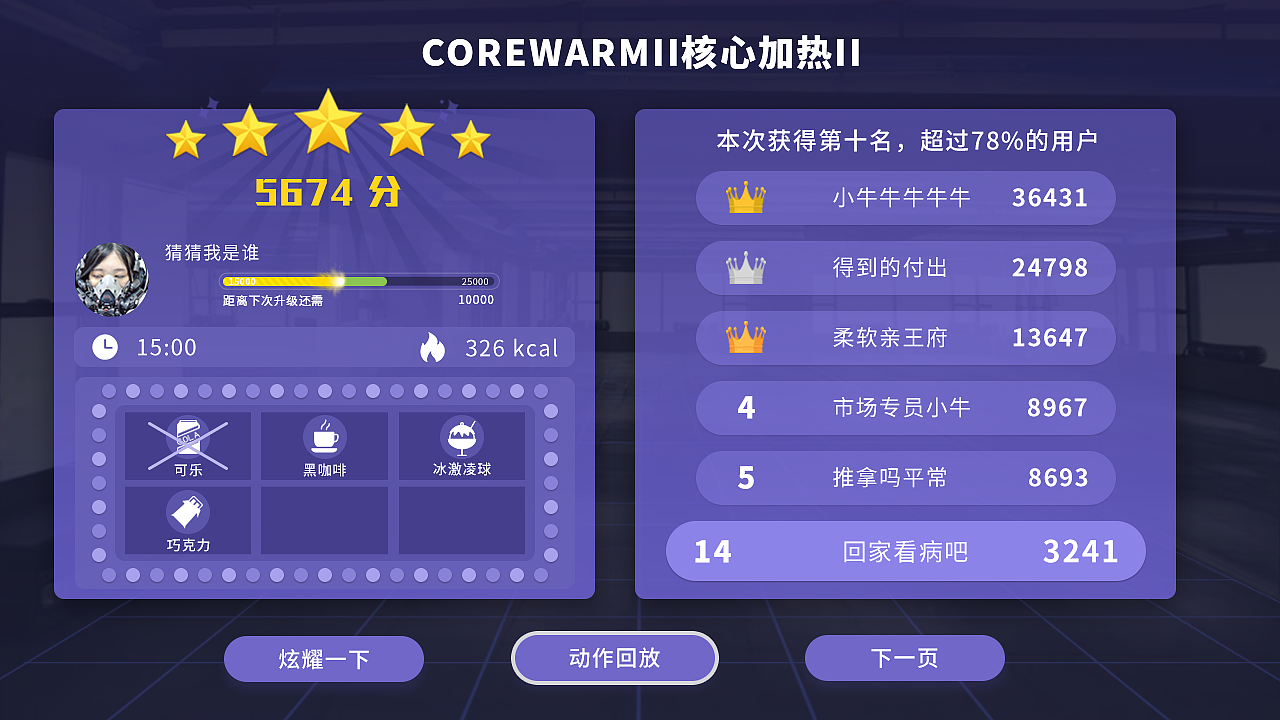1280x720 pixels.
Task: Click the leaderboard header 本次获得第十名 text
Action: [x=904, y=140]
